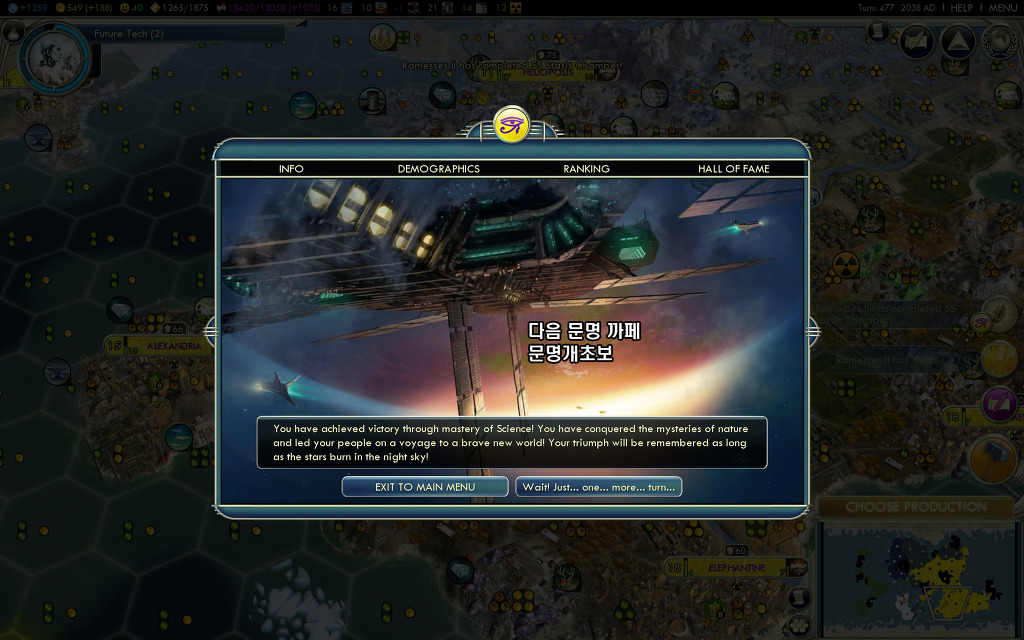Show the Ranking tab
The width and height of the screenshot is (1024, 640).
(586, 169)
